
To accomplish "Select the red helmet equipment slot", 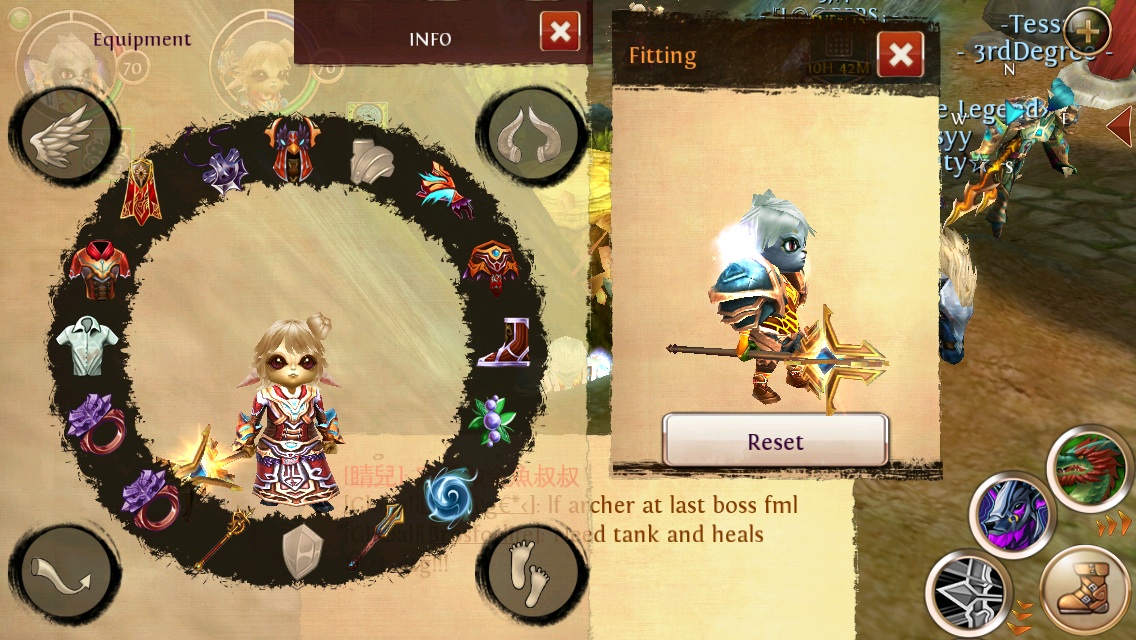I will tap(291, 147).
